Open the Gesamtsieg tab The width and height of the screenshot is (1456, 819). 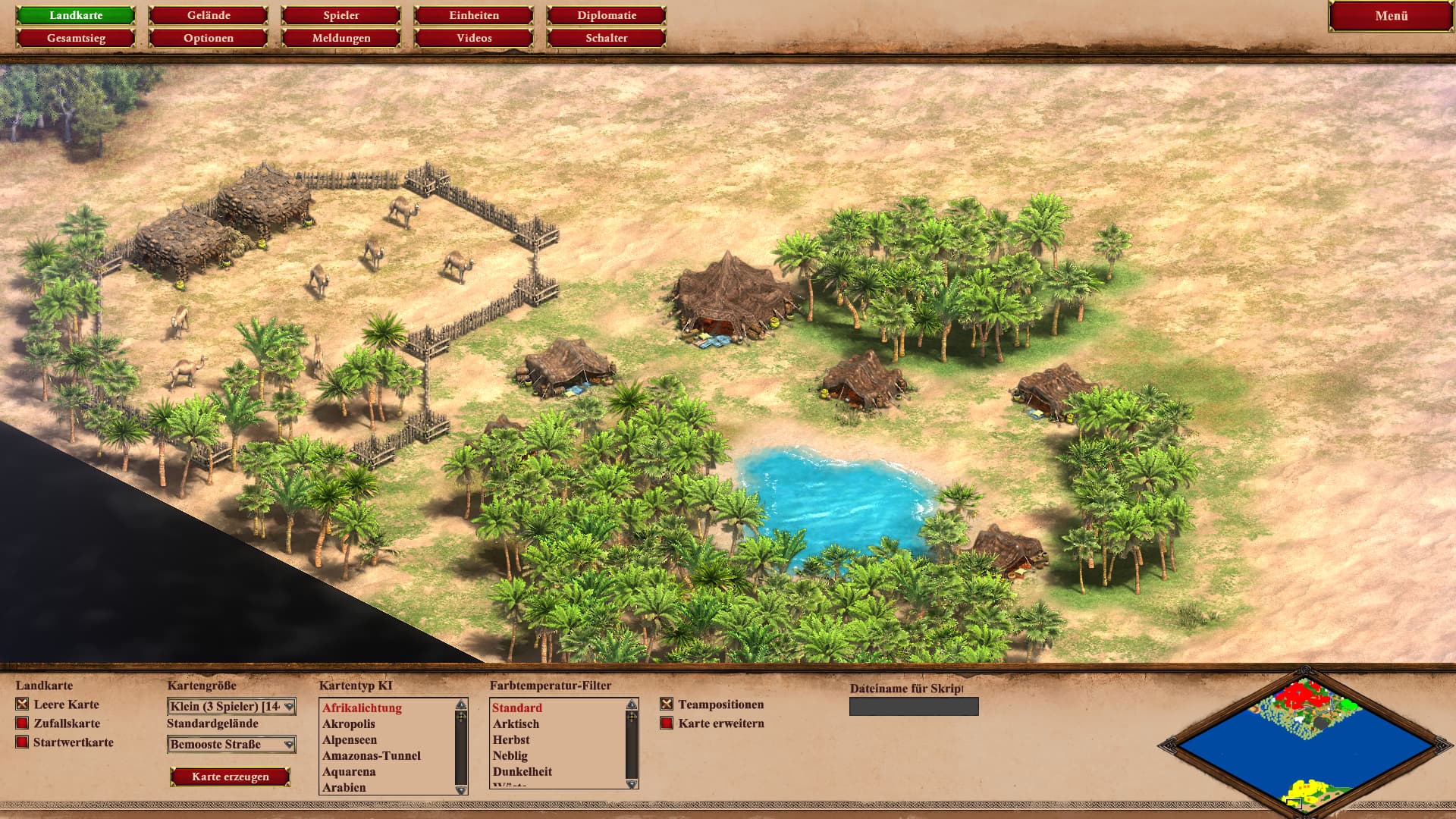pyautogui.click(x=76, y=38)
